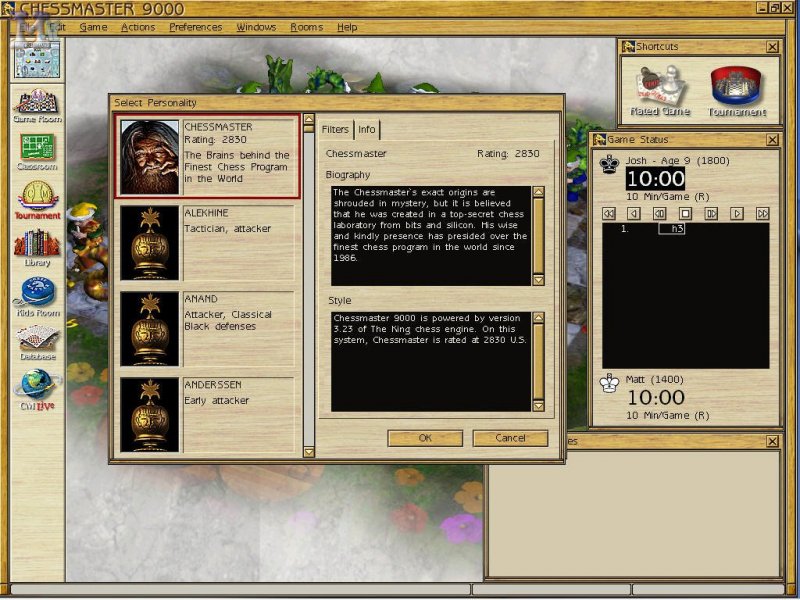800x600 pixels.
Task: Open the Windows menu
Action: pos(256,27)
